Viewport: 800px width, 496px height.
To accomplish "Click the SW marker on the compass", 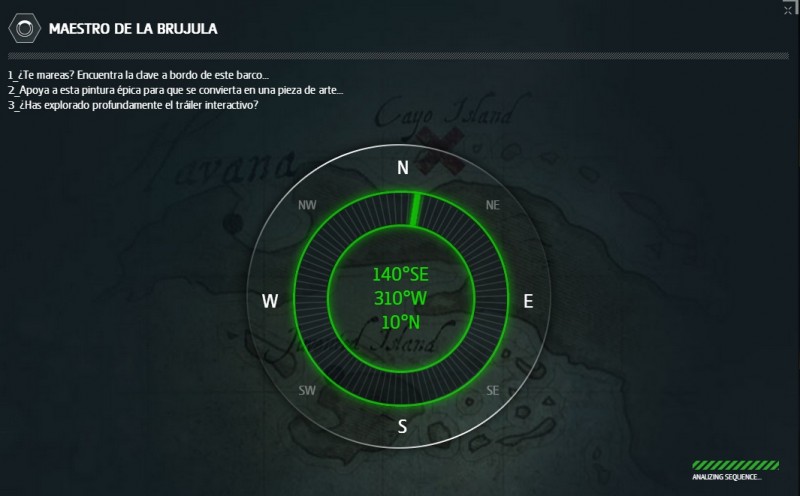I will click(307, 390).
